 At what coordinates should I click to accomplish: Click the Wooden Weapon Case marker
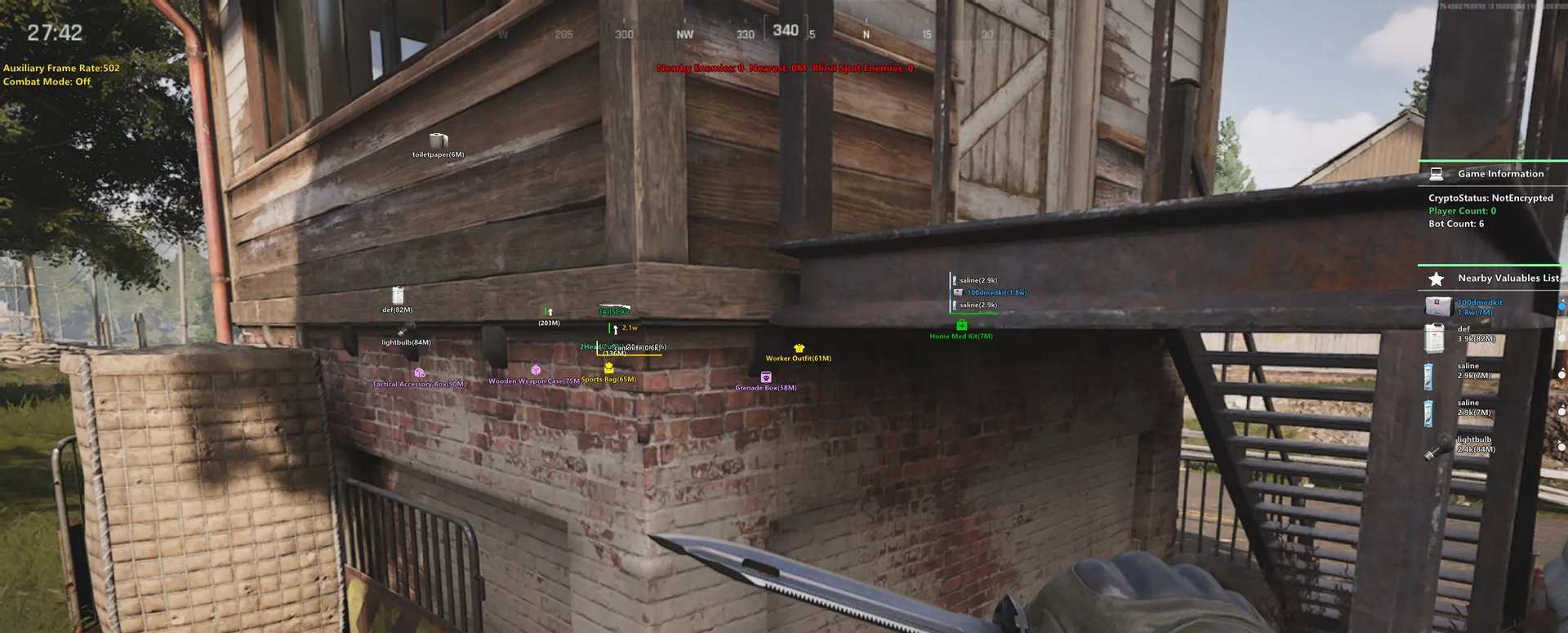click(x=536, y=371)
